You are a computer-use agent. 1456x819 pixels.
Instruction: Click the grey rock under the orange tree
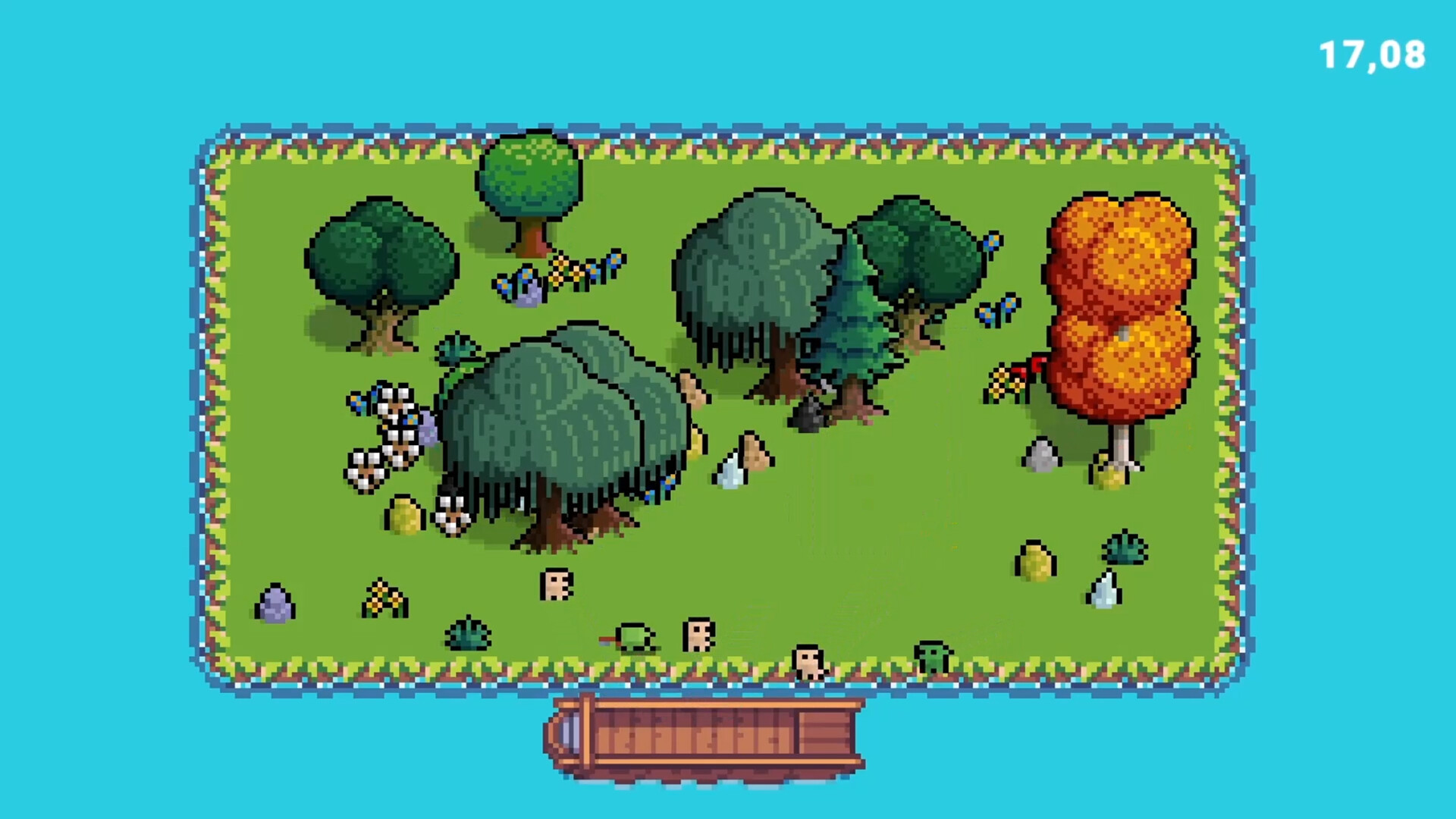point(1043,455)
